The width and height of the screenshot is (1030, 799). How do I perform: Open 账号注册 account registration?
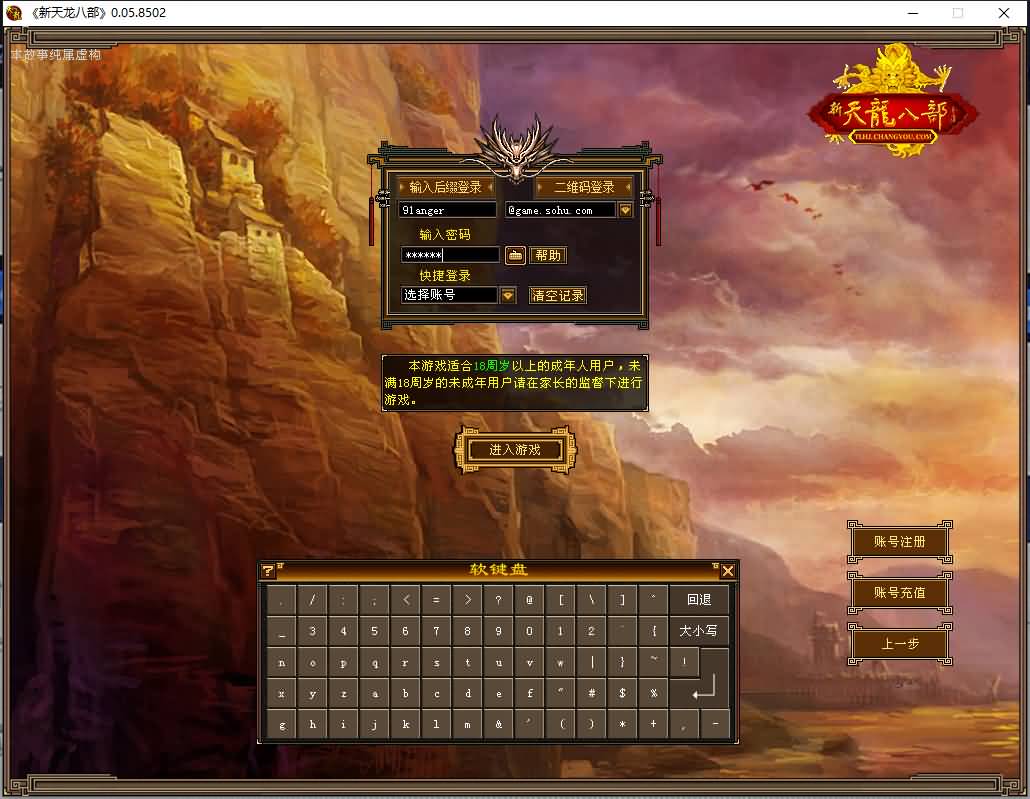[899, 542]
